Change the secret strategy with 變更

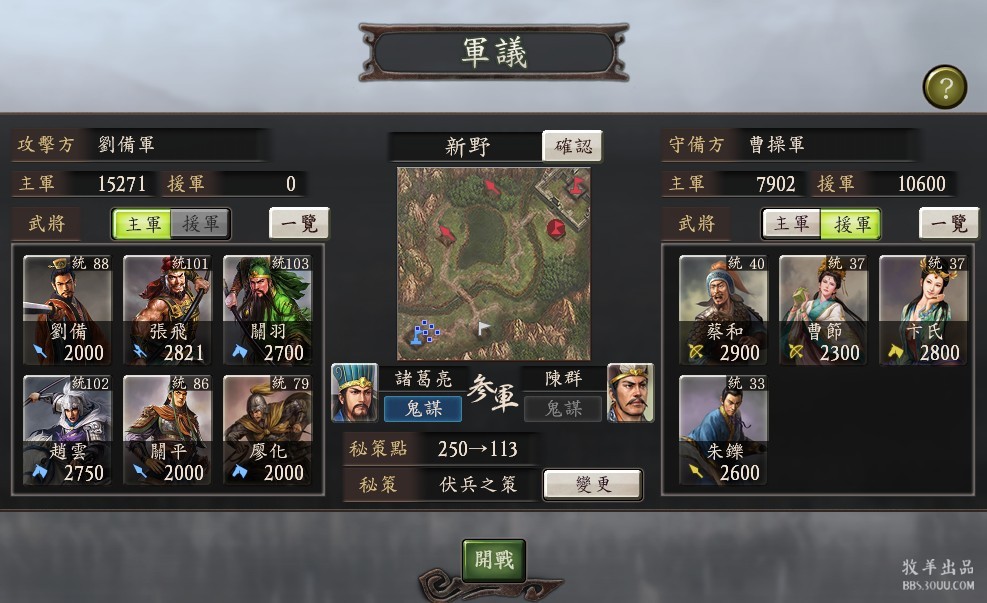click(x=592, y=485)
